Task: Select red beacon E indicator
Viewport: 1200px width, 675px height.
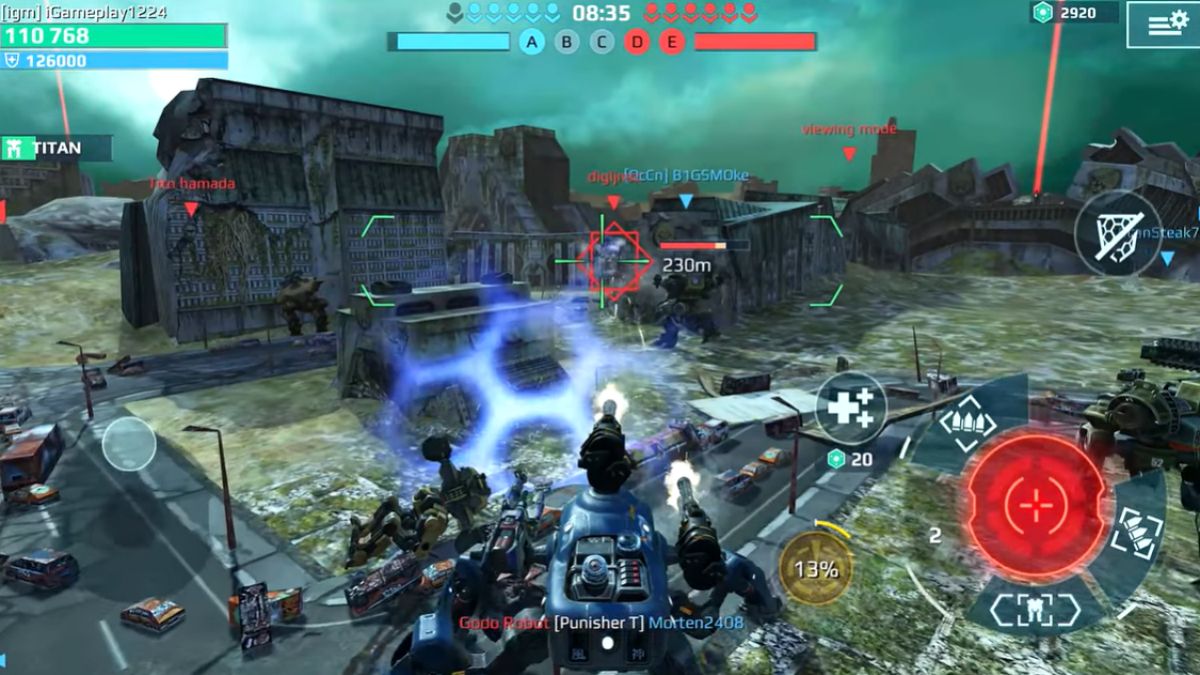Action: pos(672,42)
